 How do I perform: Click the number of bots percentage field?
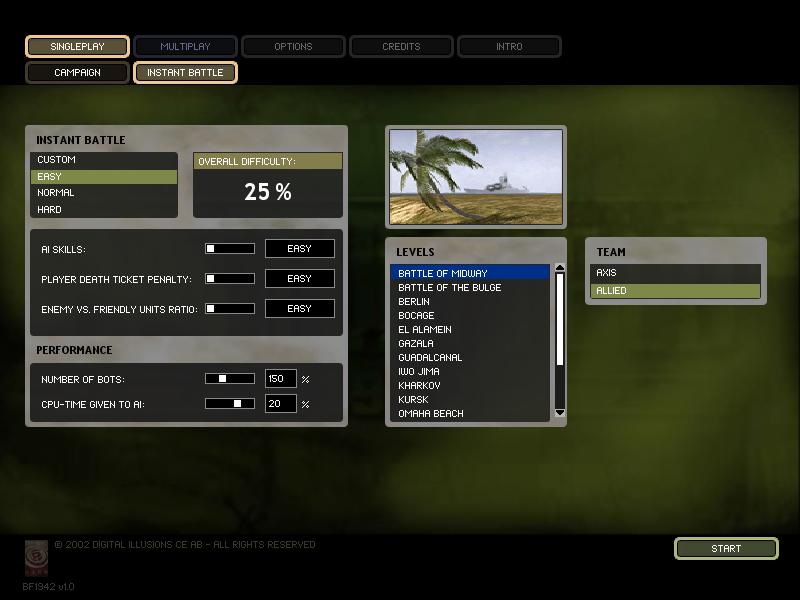(280, 379)
